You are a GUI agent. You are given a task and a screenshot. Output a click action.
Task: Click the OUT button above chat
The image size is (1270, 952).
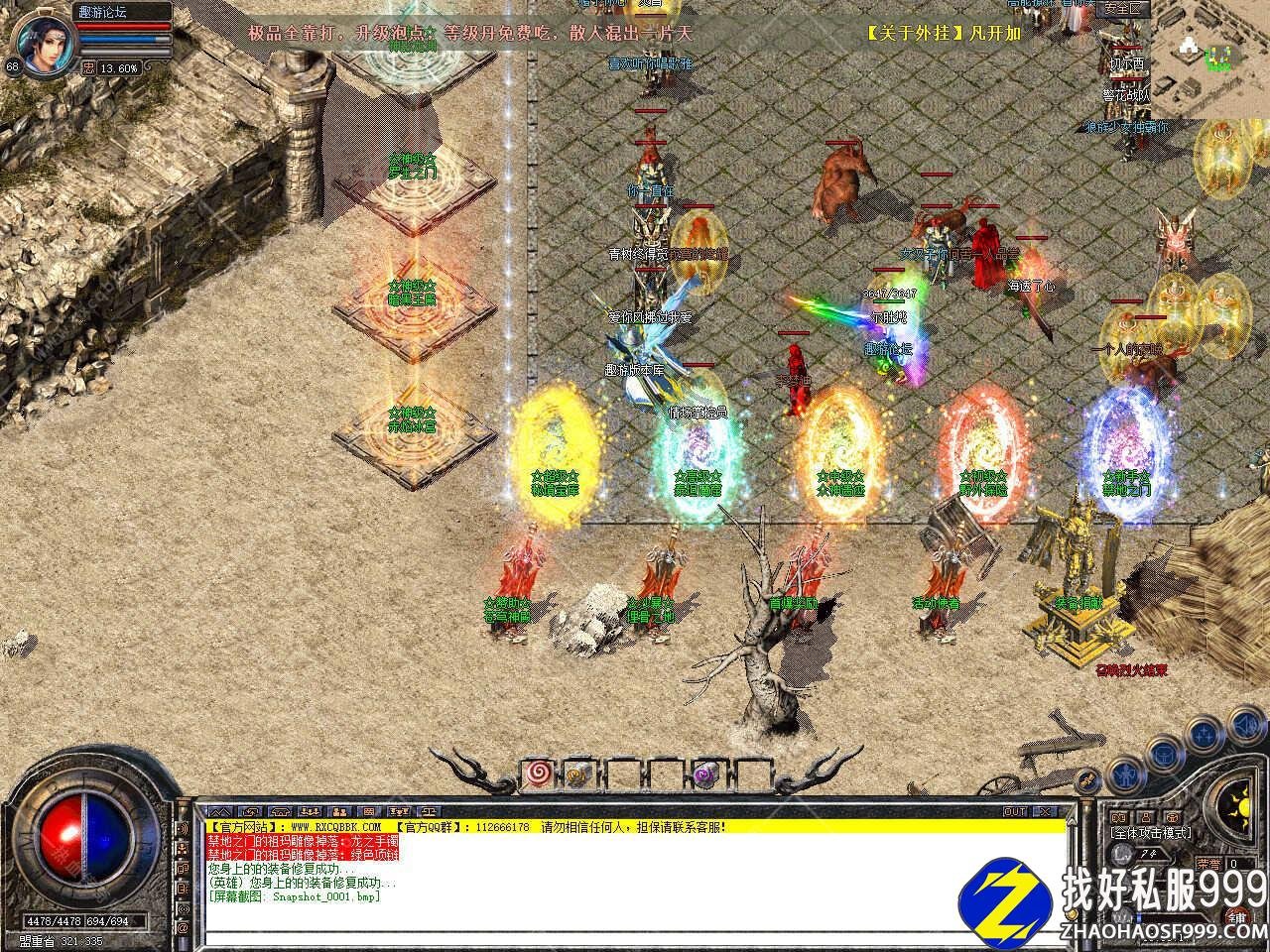point(1015,811)
